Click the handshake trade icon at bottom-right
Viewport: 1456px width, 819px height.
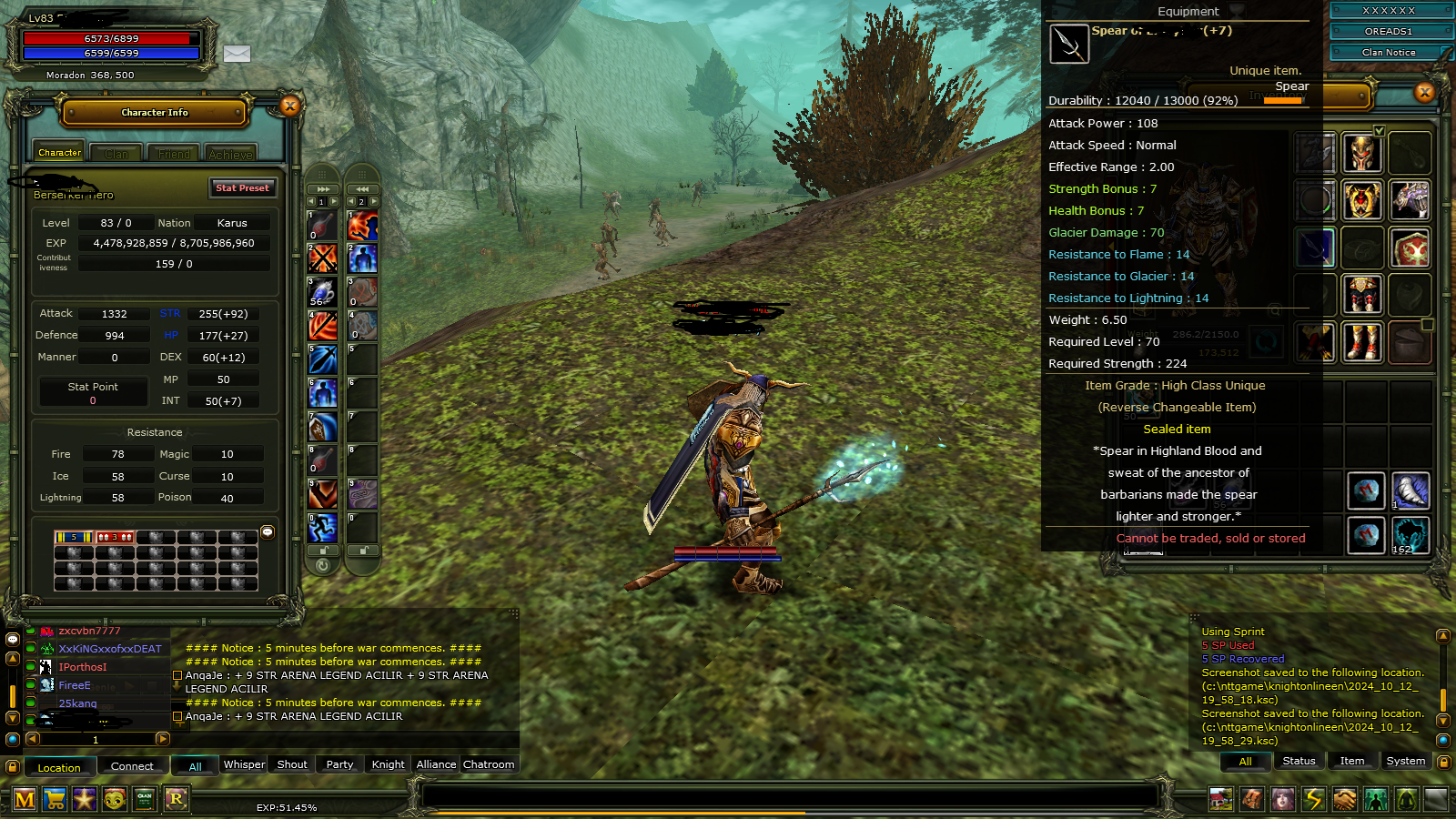[1345, 798]
